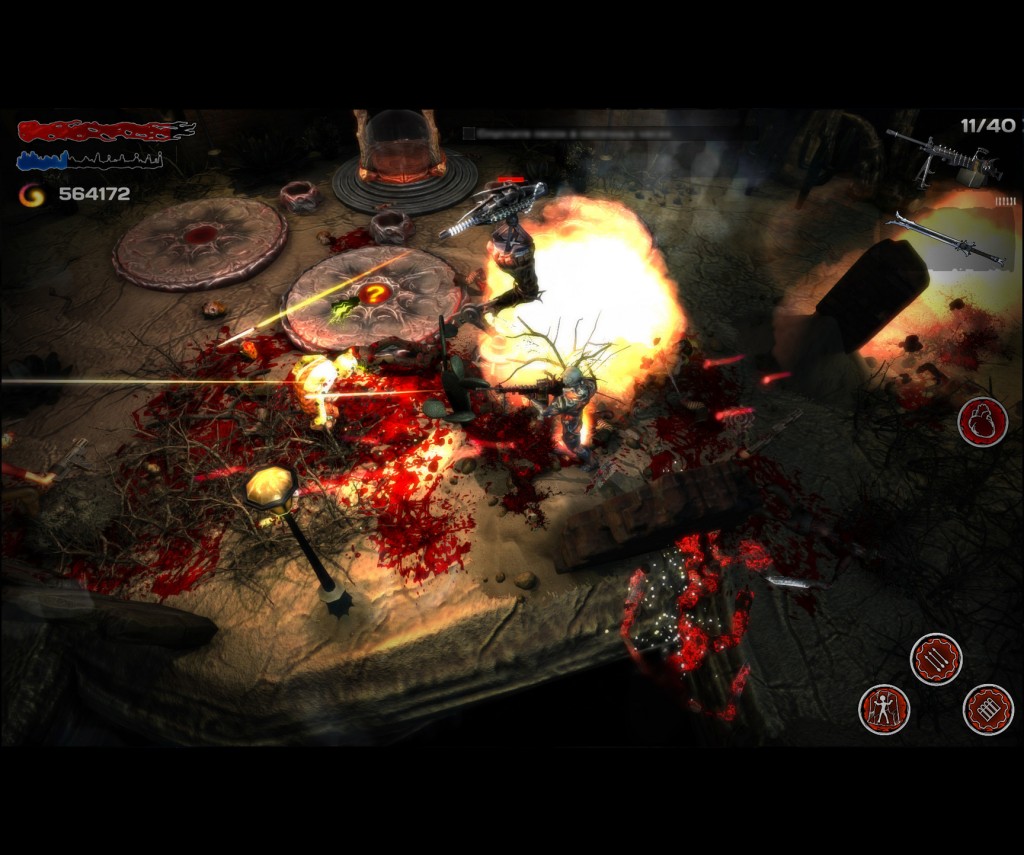Switch to the sword weapon slot

coord(946,239)
